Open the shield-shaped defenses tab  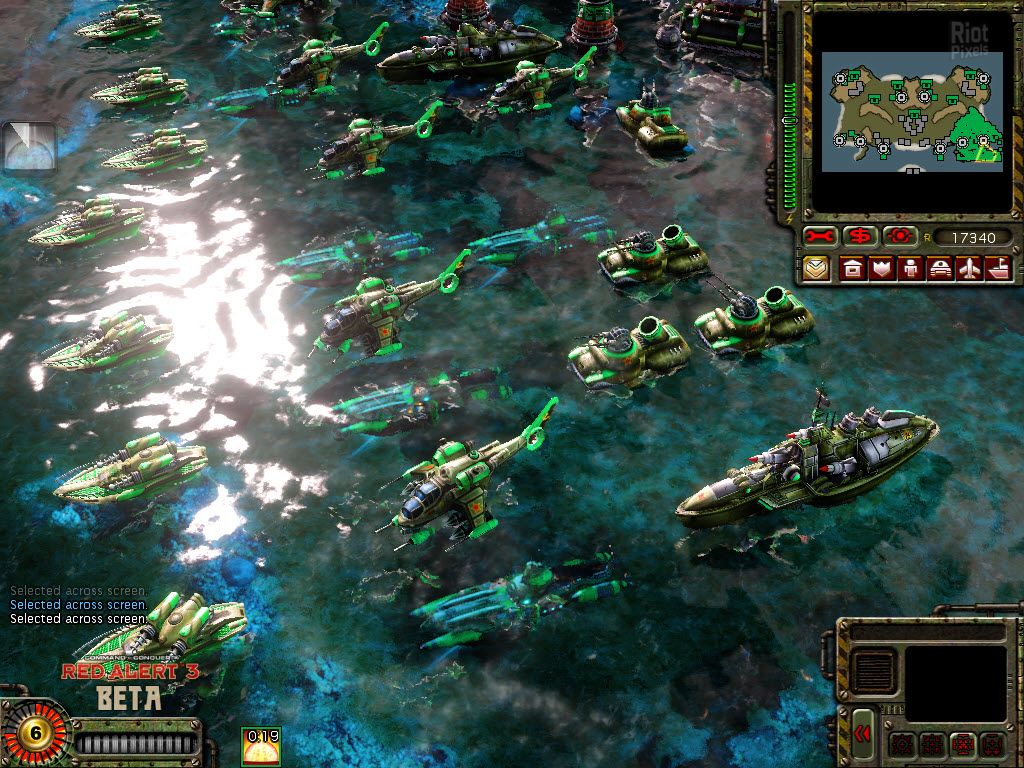tap(881, 269)
